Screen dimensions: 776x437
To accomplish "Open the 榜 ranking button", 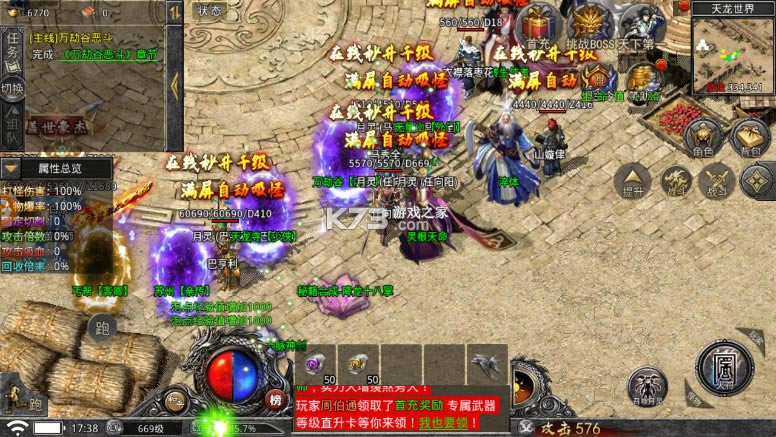I will click(x=275, y=399).
